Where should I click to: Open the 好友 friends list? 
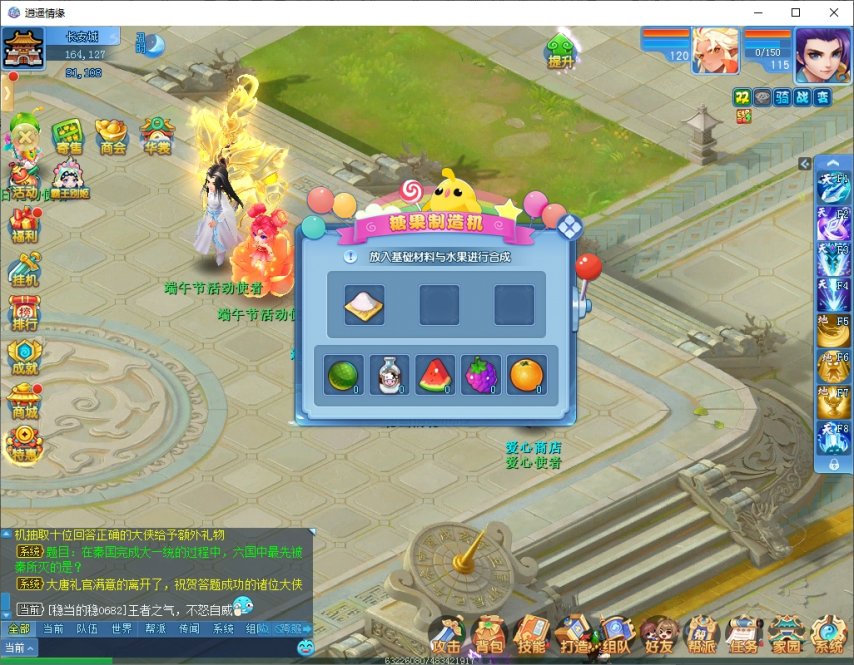coord(660,633)
